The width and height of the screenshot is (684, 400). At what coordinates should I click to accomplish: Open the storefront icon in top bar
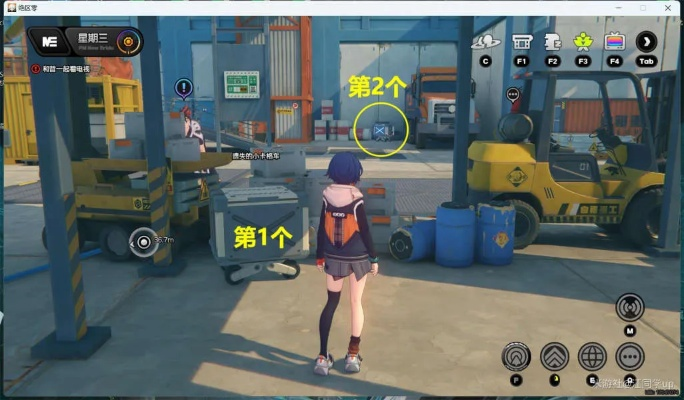click(x=521, y=42)
